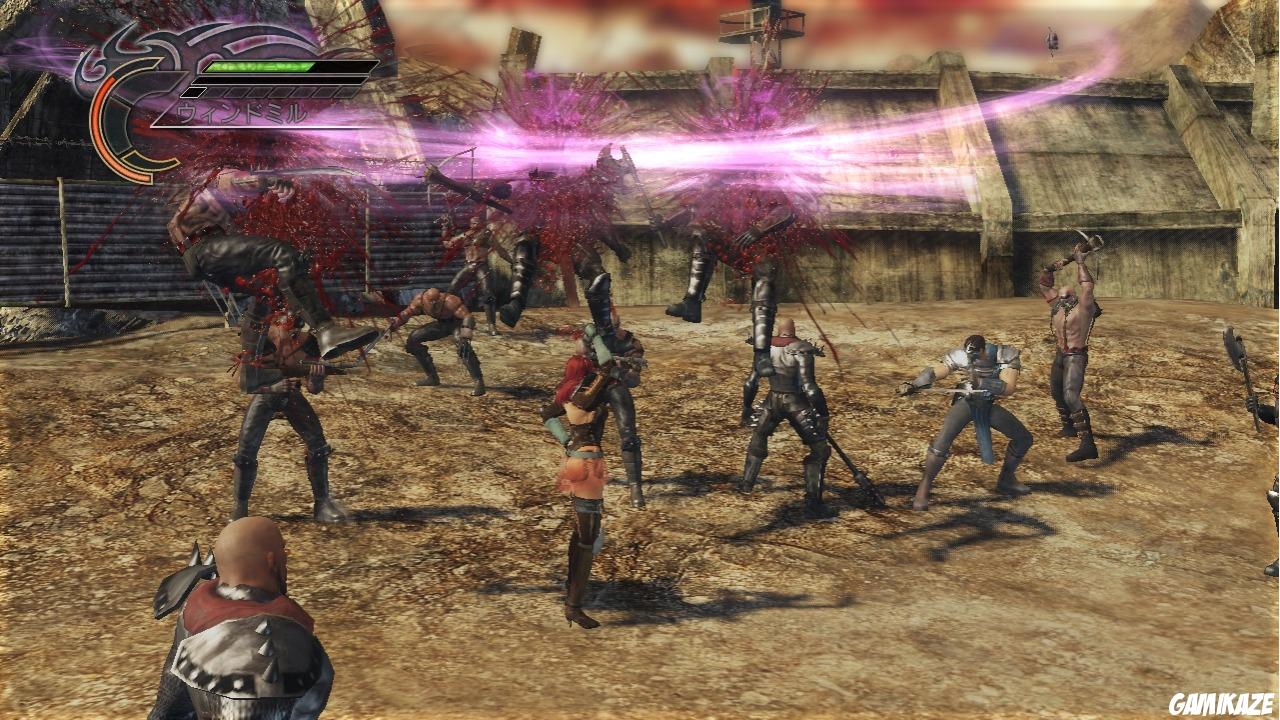Click the small diamond indicator left of the meter
1280x720 pixels.
(192, 91)
